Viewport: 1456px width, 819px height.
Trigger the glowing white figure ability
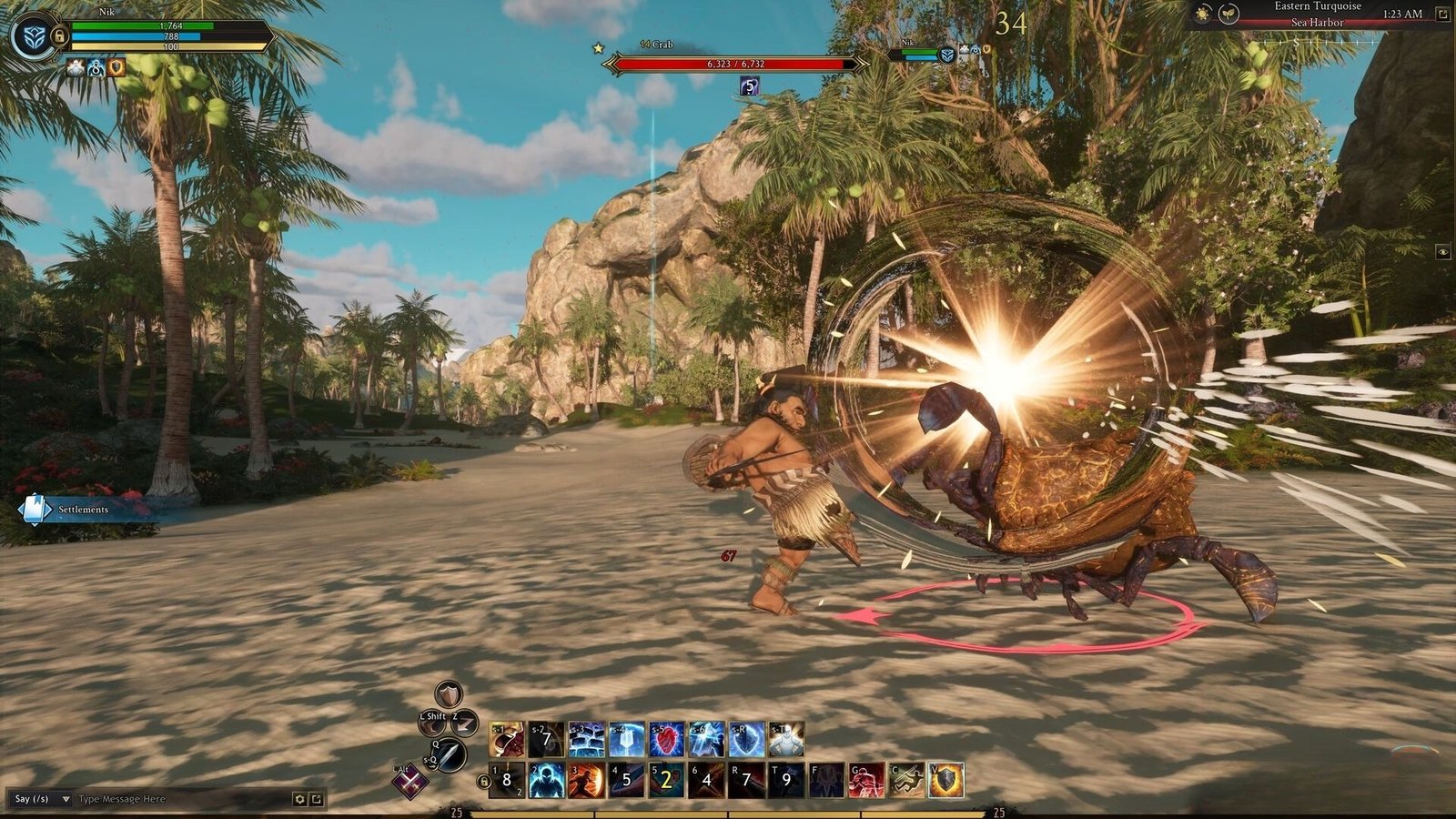pos(786,739)
